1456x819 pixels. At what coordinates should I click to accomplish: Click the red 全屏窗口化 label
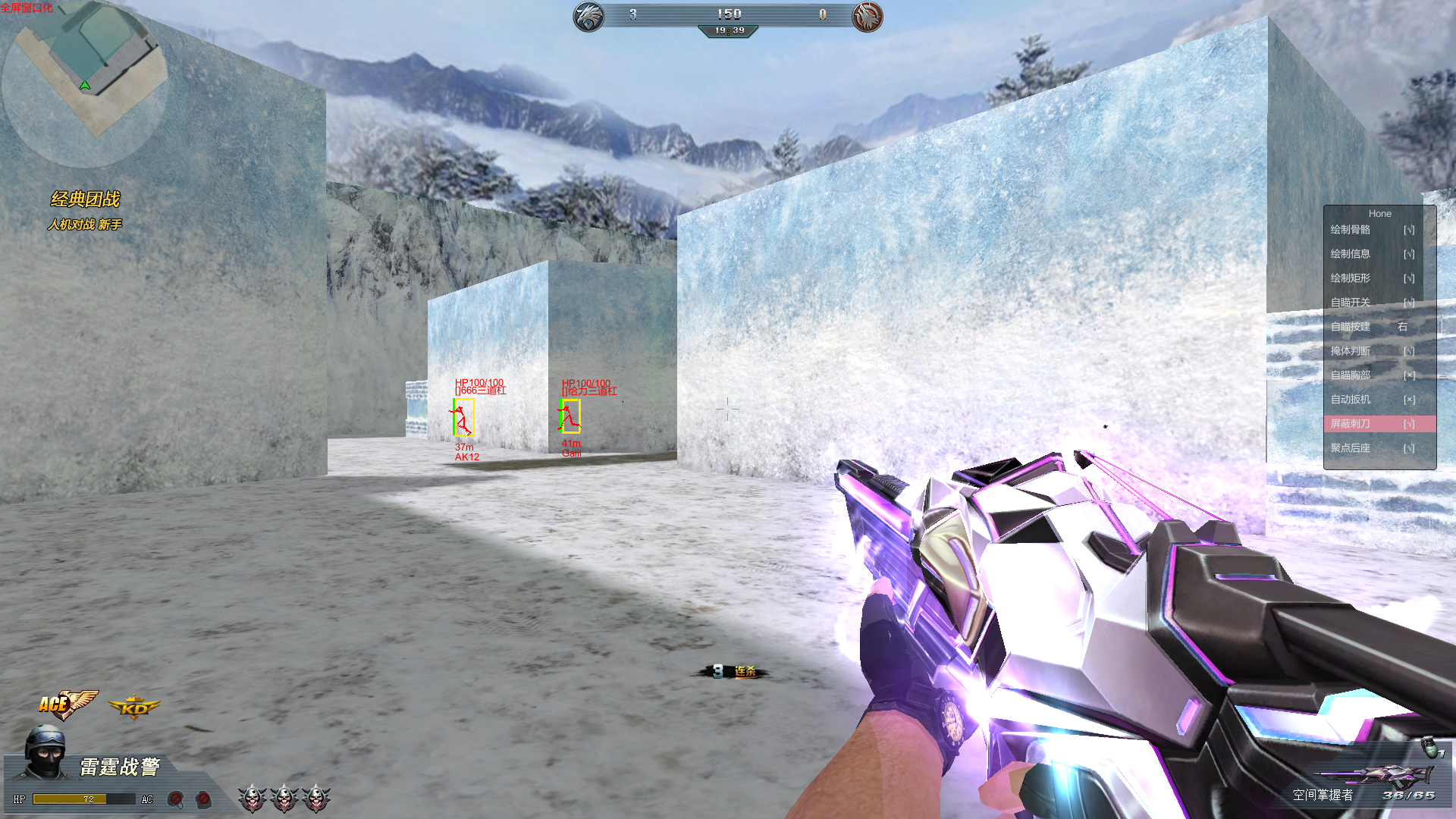pos(27,8)
